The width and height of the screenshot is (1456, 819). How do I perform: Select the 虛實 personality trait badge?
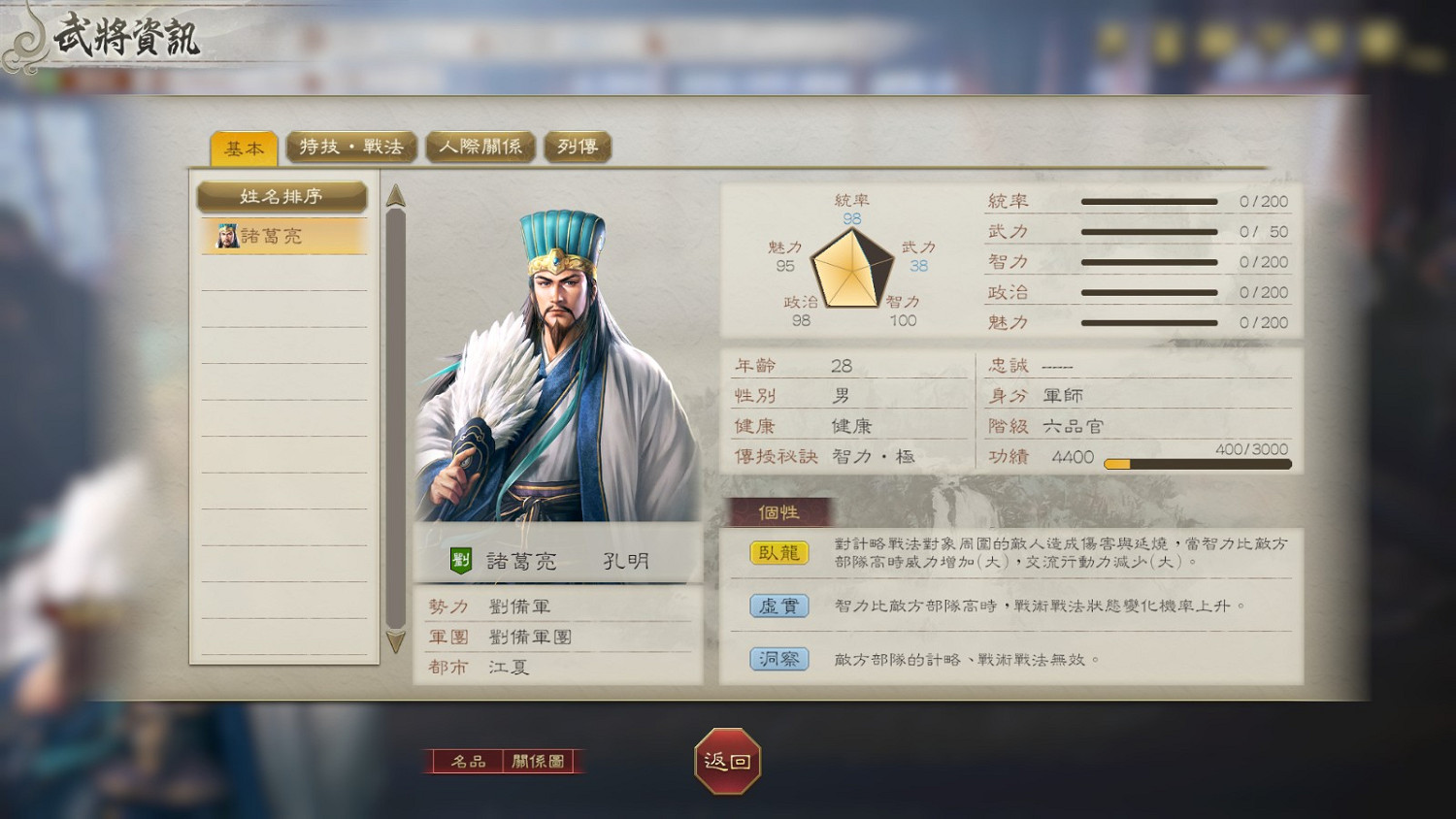tap(775, 606)
